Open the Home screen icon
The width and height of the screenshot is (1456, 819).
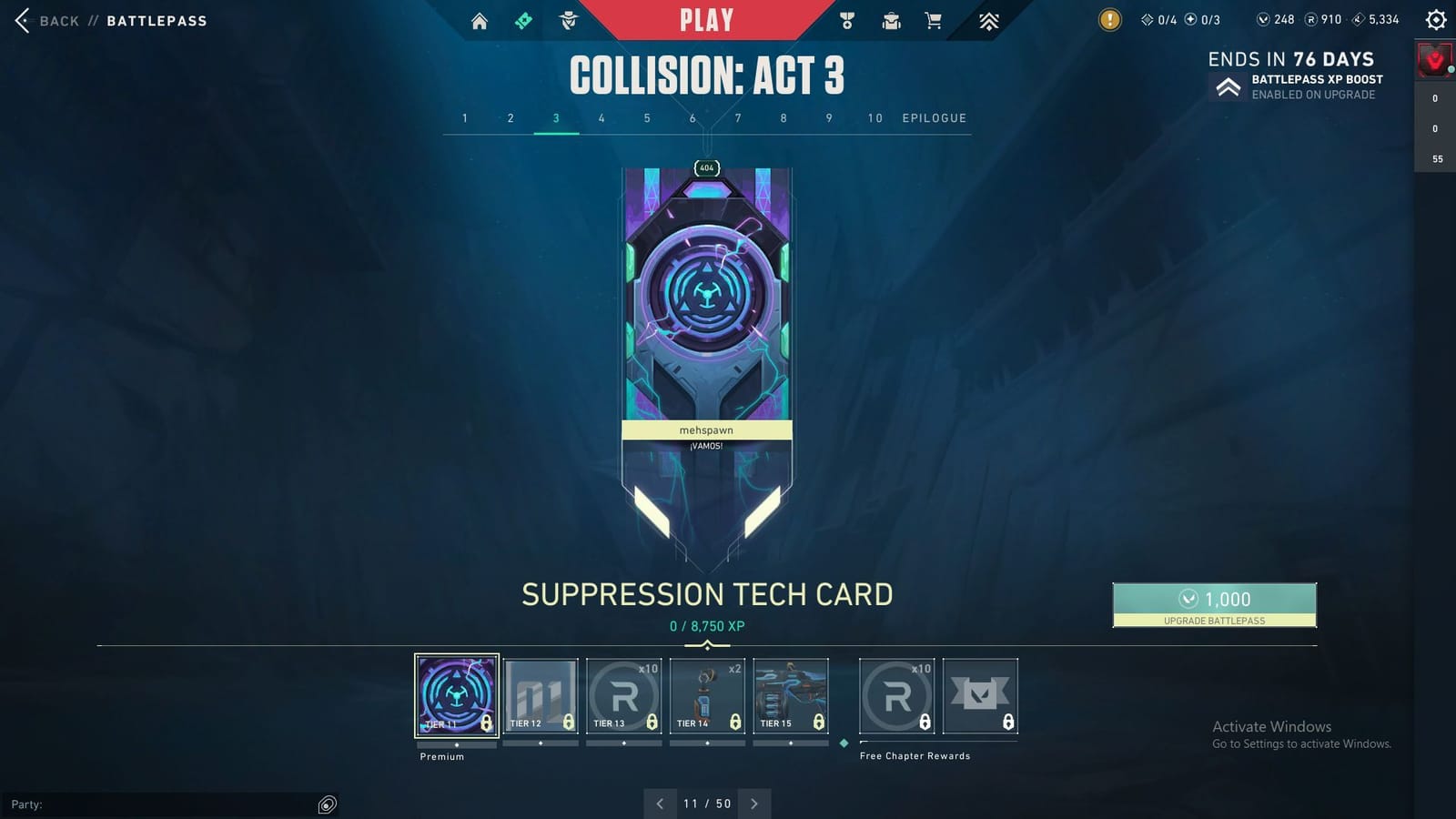[480, 19]
